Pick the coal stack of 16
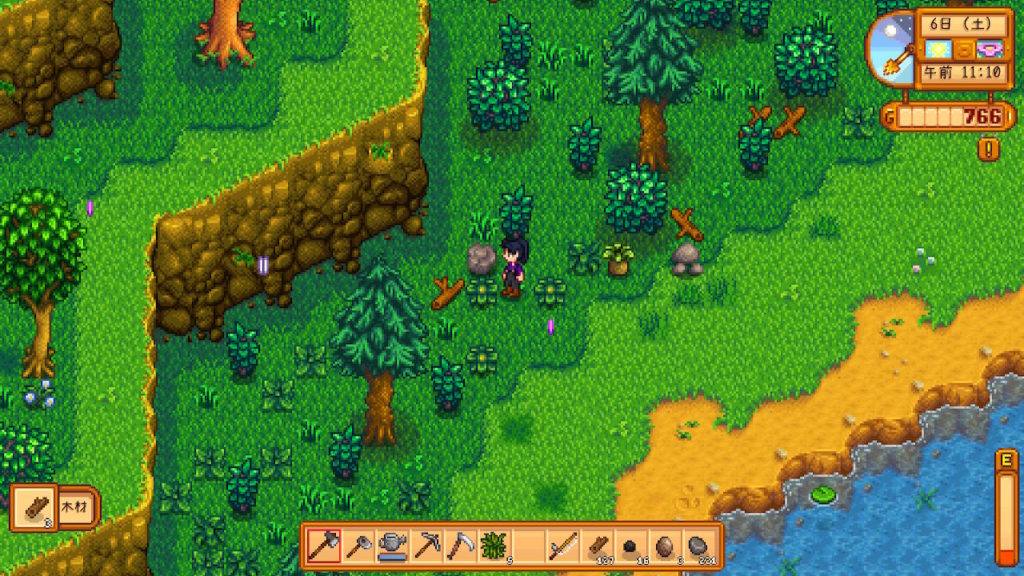1024x576 pixels. point(631,546)
